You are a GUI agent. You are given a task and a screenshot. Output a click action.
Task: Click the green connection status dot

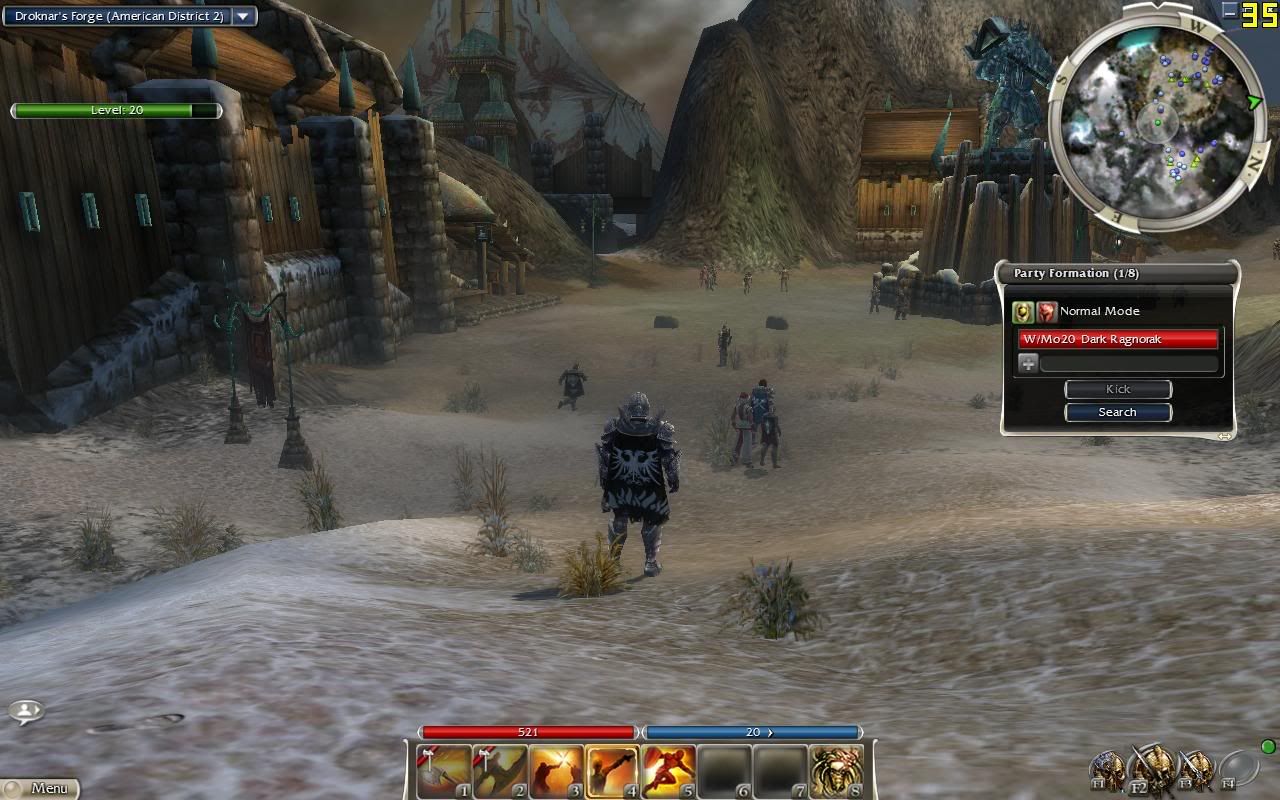(1268, 746)
